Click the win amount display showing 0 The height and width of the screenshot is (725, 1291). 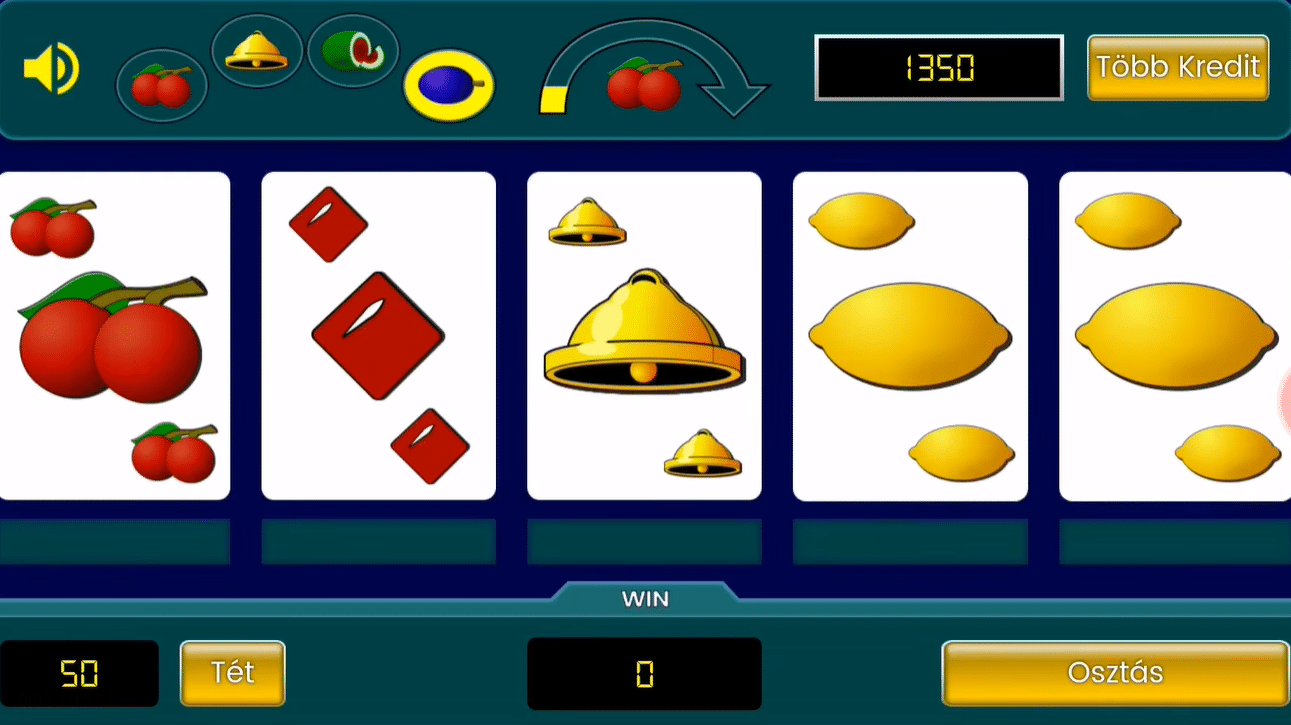pos(644,673)
